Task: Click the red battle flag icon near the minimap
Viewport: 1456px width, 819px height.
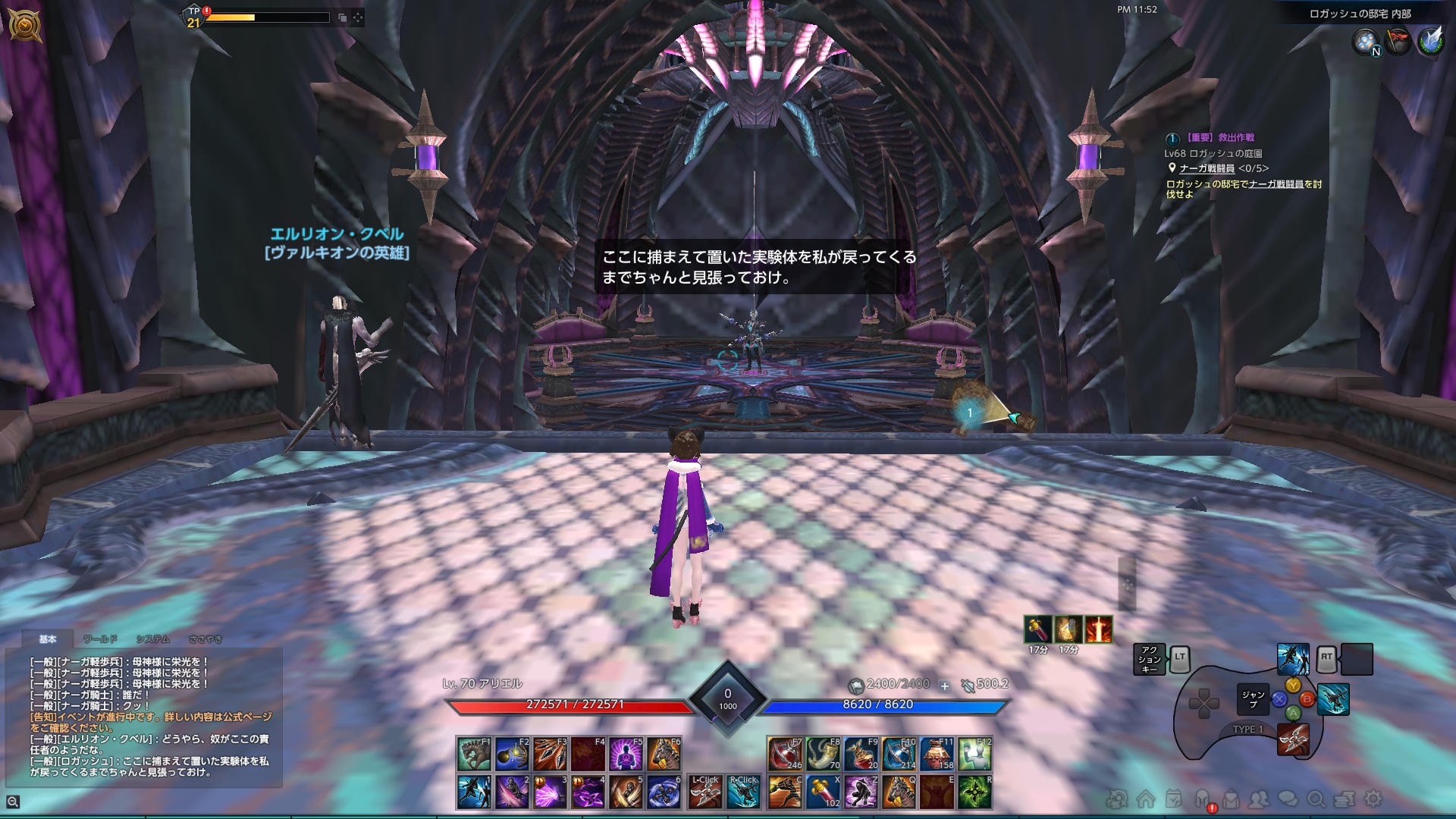Action: 1398,41
